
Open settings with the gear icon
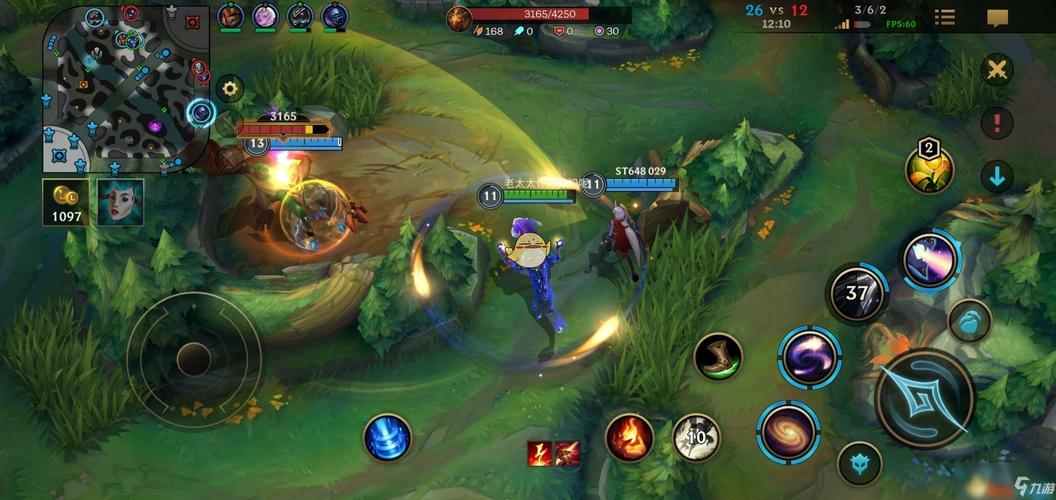(230, 88)
